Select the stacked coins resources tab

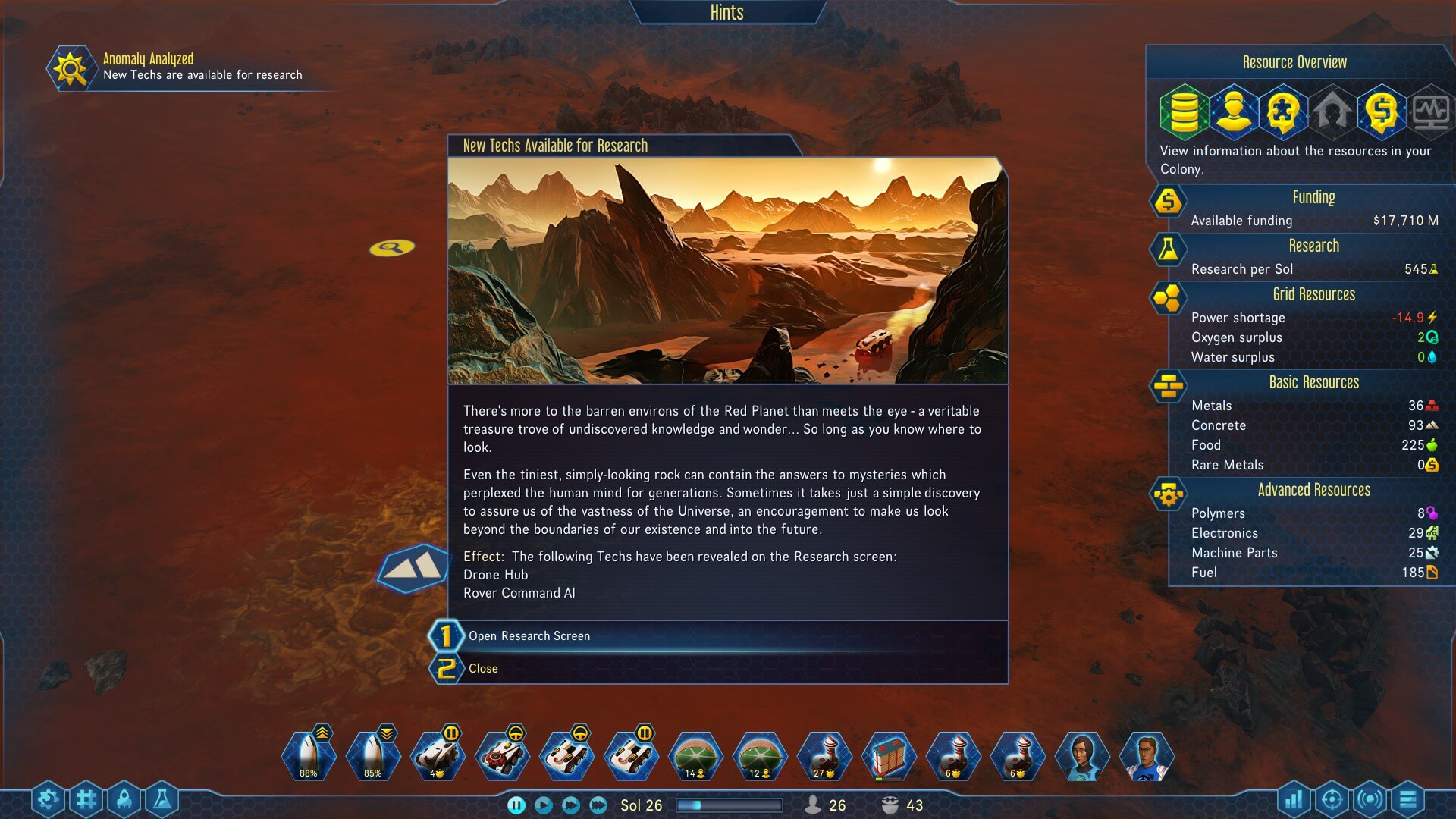coord(1183,112)
